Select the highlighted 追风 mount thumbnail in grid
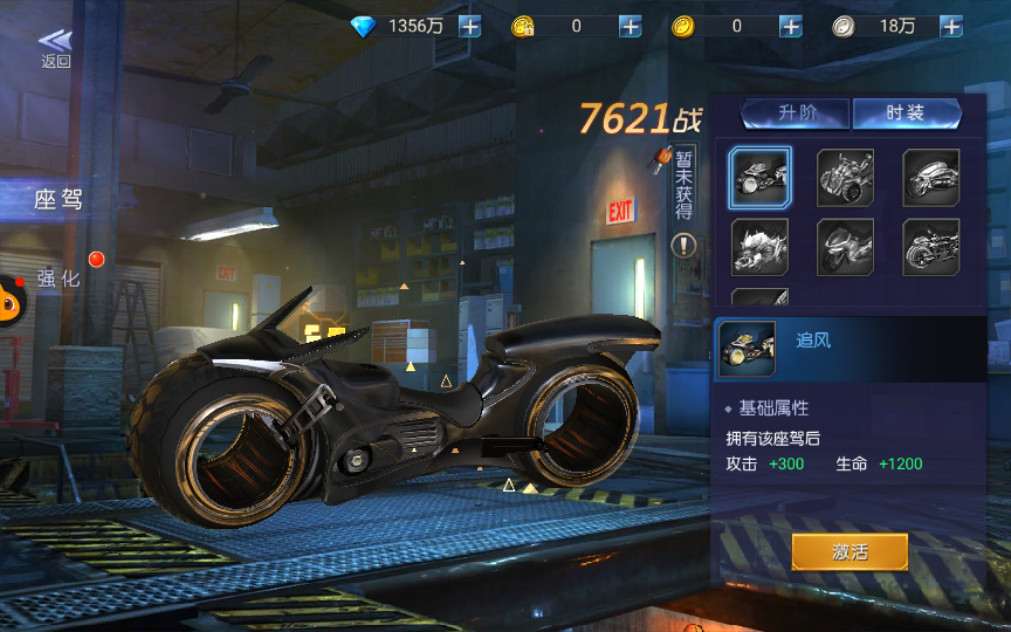The image size is (1011, 632). [760, 178]
